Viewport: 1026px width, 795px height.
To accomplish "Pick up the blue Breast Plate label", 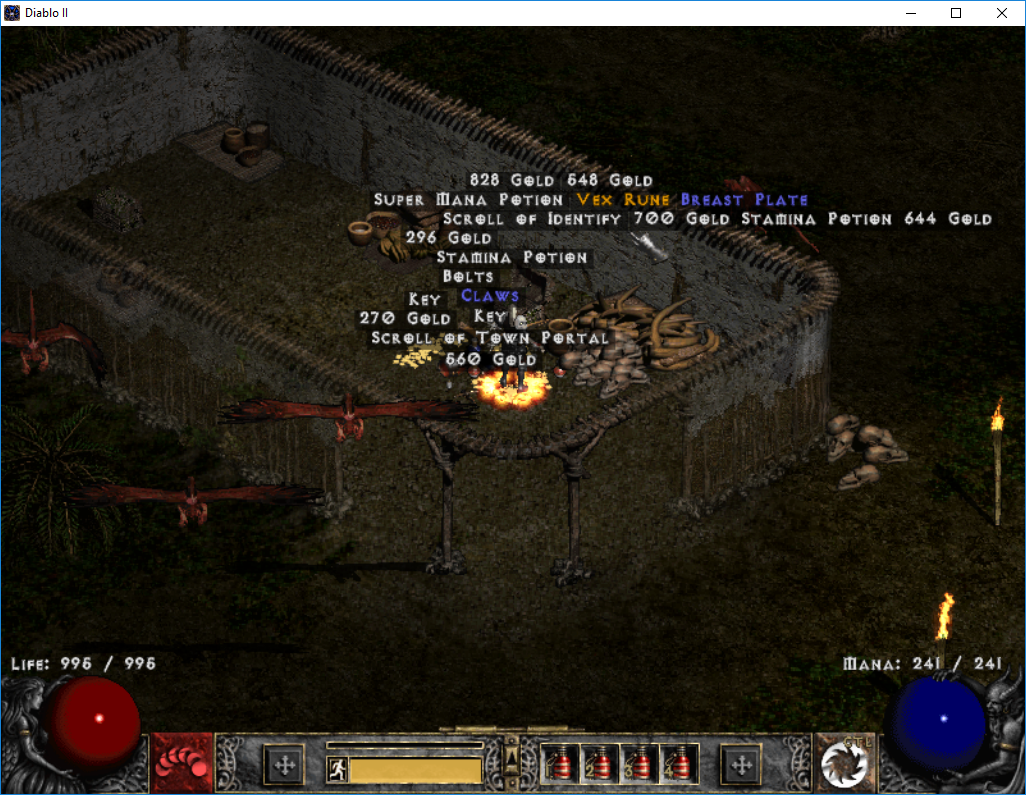I will (744, 200).
